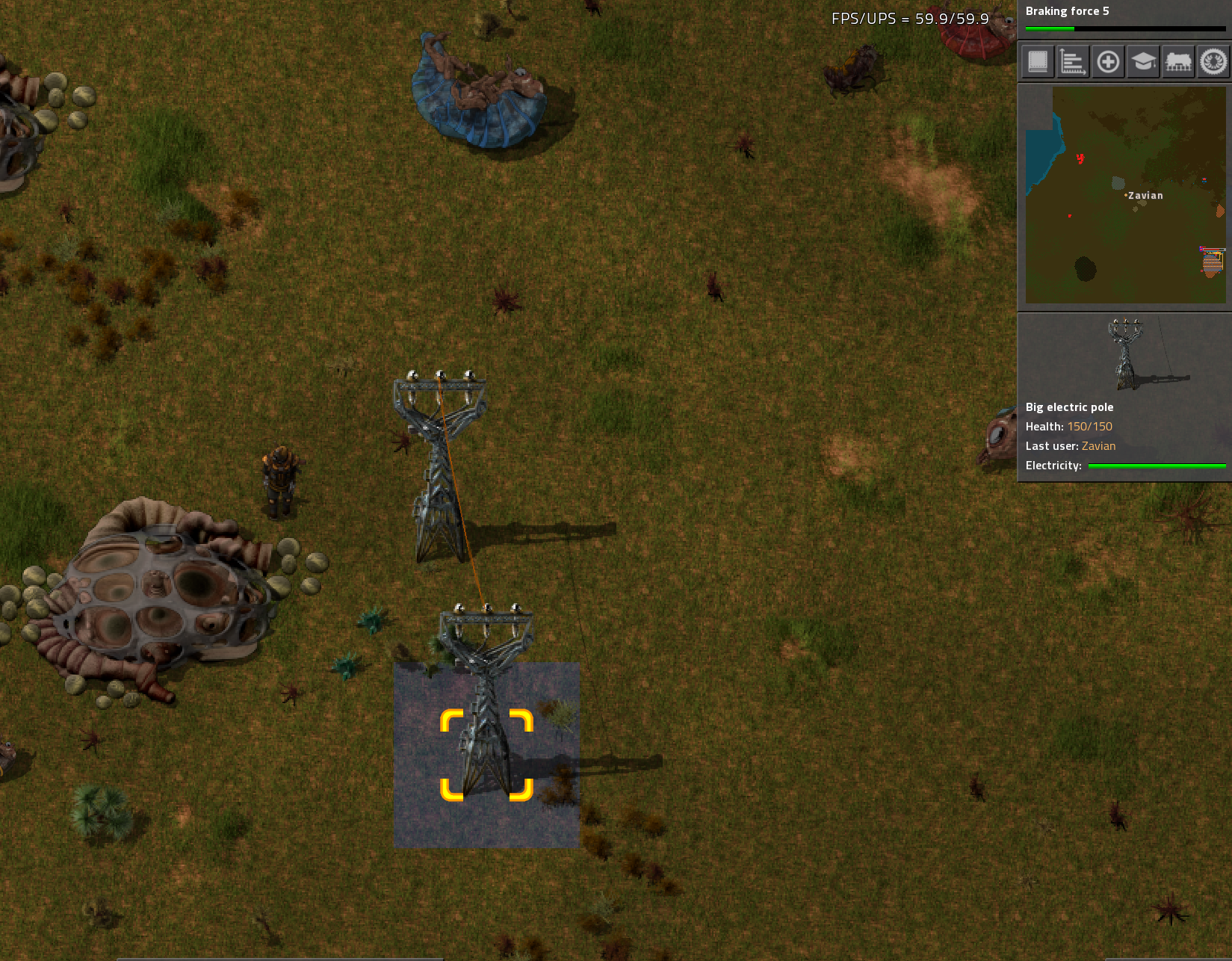Open achievements with the gear-wheel icon
Viewport: 1232px width, 961px height.
coord(1213,61)
